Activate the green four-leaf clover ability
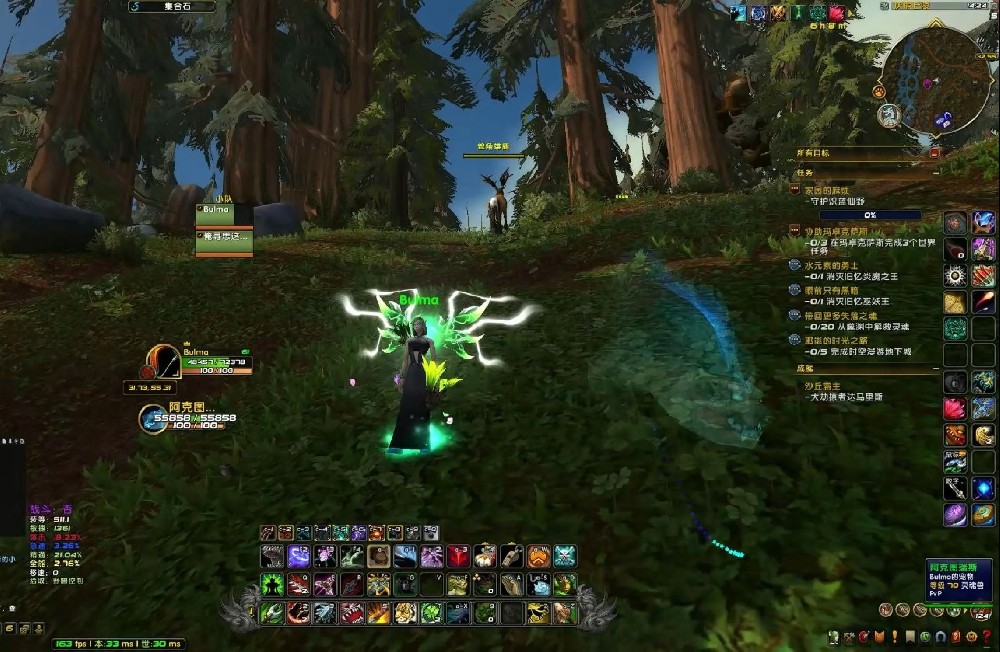 pos(431,612)
